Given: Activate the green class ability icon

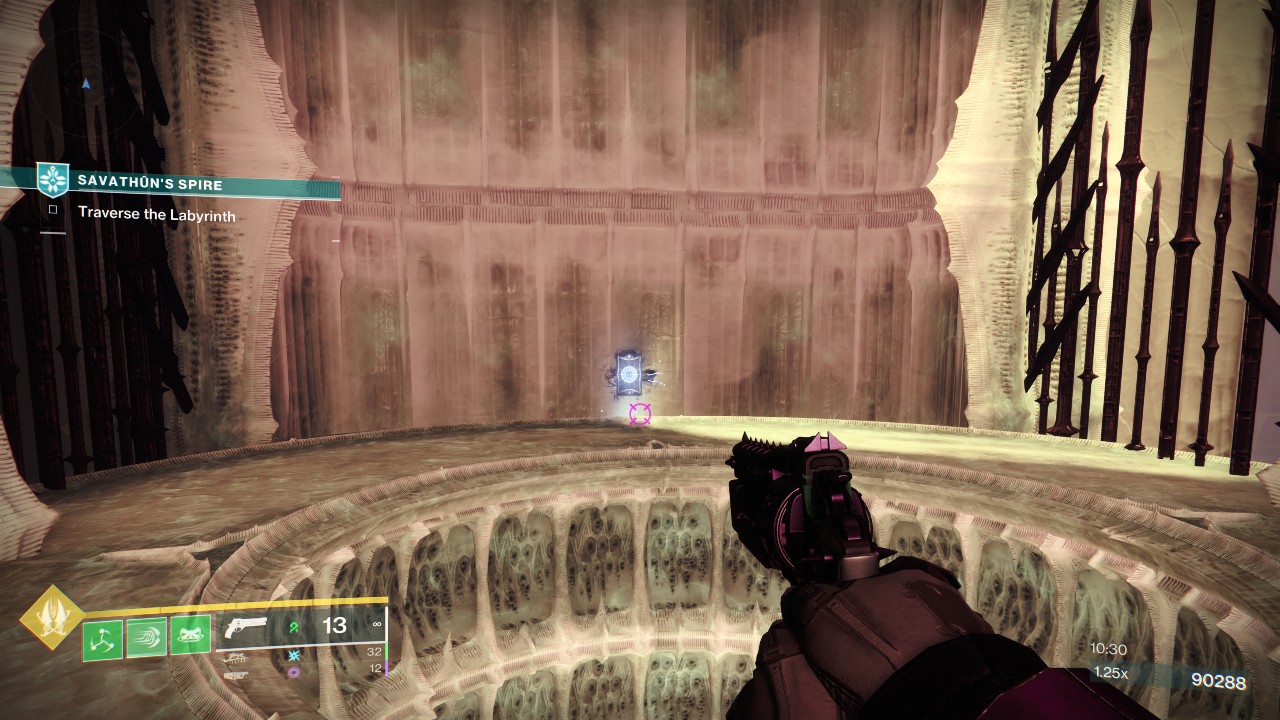Looking at the screenshot, I should (x=190, y=635).
